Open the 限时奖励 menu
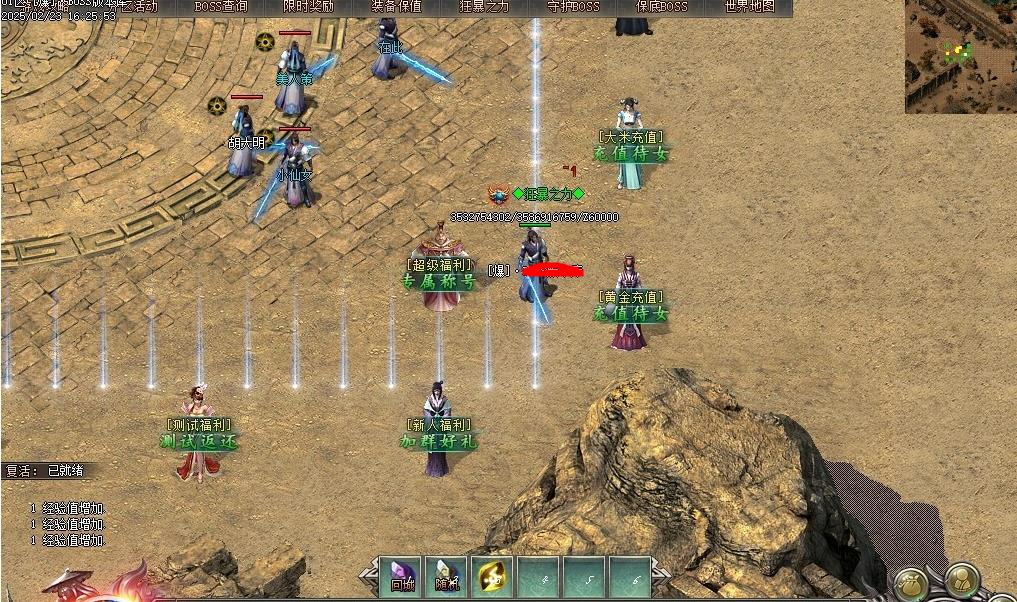Image resolution: width=1017 pixels, height=602 pixels. (309, 7)
